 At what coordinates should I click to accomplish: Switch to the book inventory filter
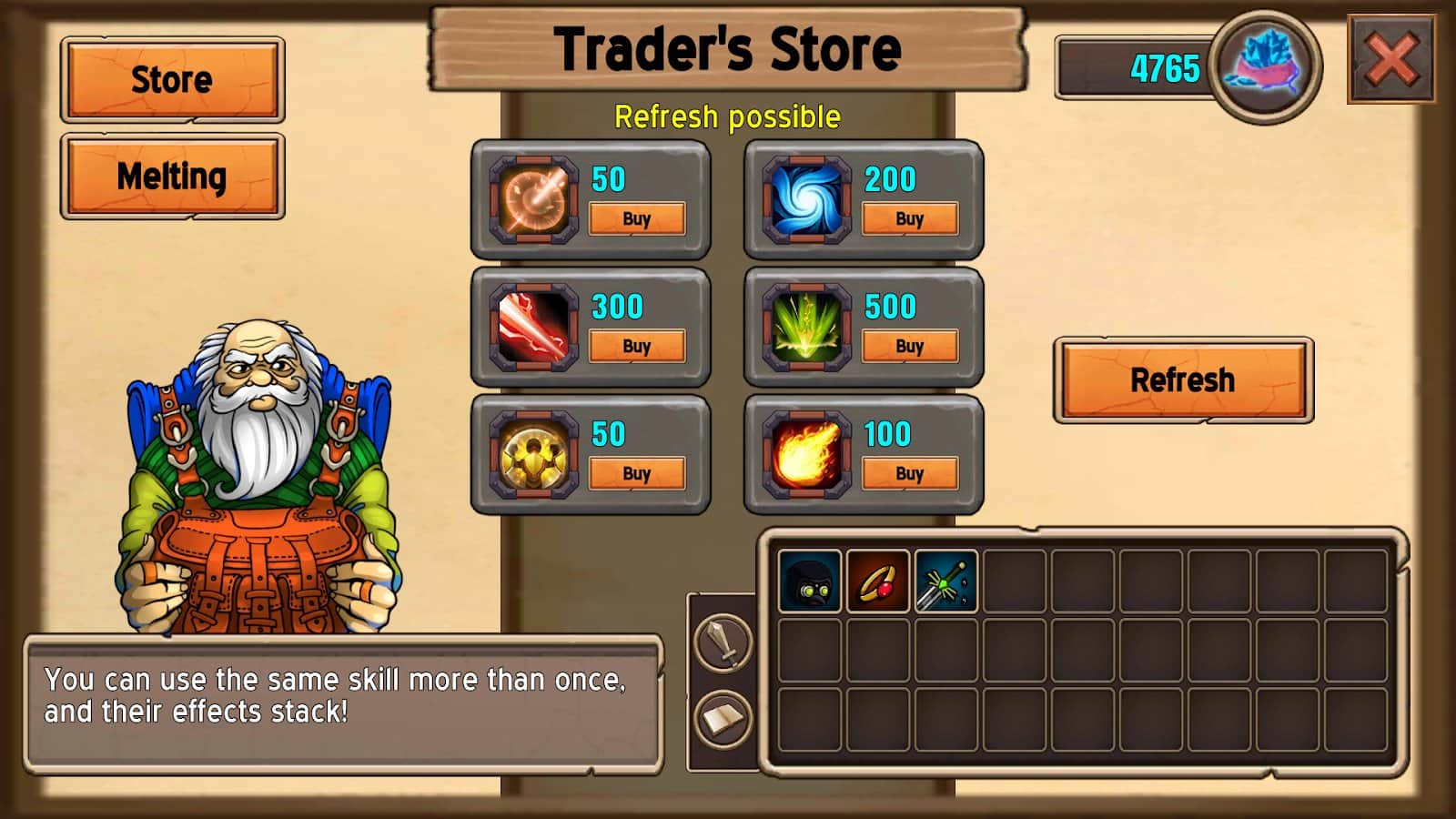tap(723, 719)
